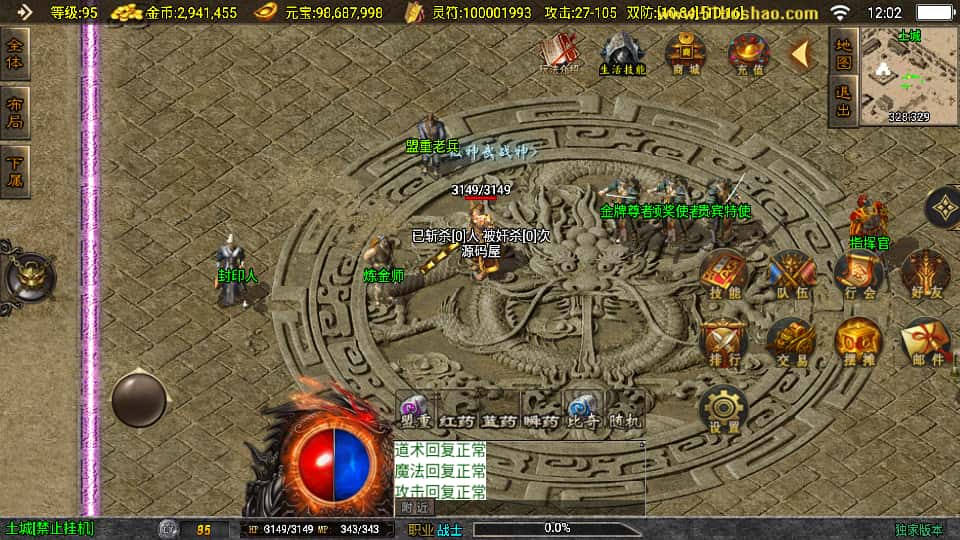The image size is (960, 540).
Task: Switch chat to the 附近 nearby channel
Action: 417,507
